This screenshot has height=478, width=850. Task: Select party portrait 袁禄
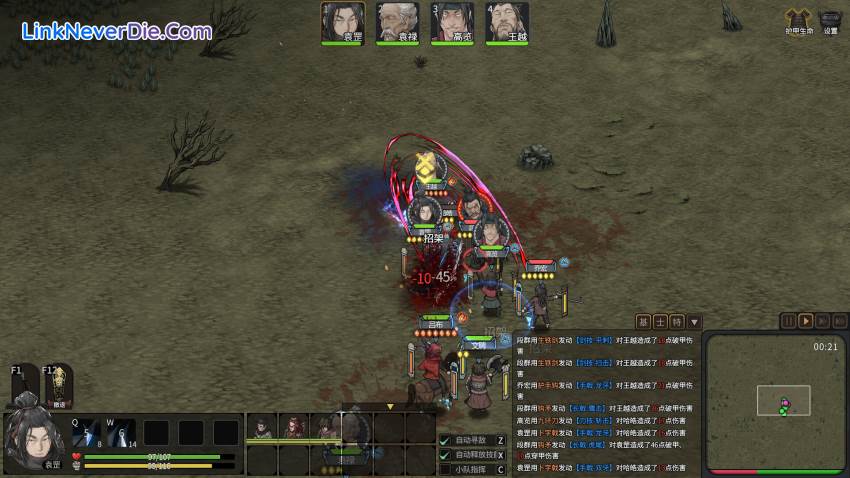(397, 21)
